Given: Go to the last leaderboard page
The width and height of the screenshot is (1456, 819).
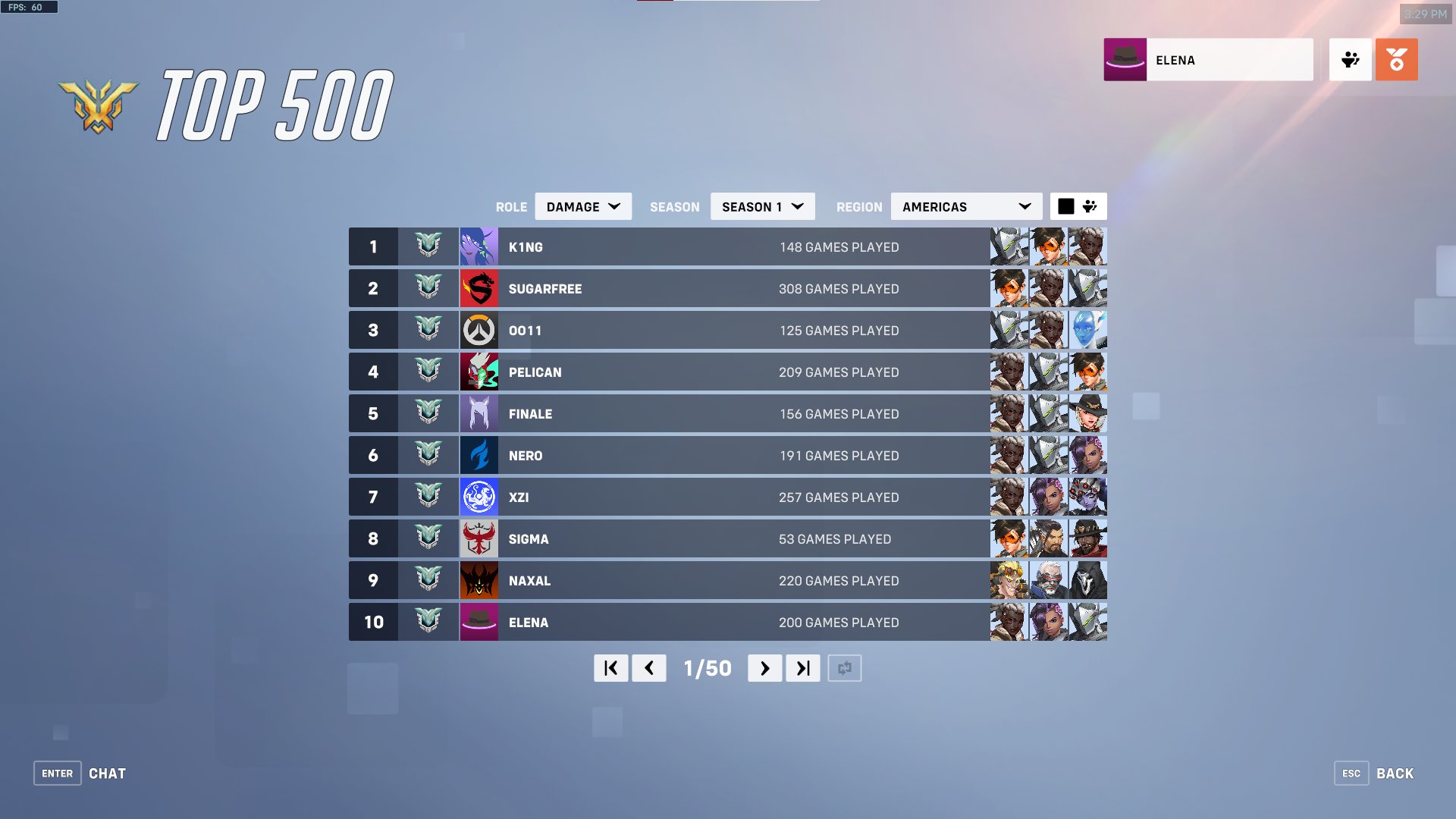Looking at the screenshot, I should [802, 668].
